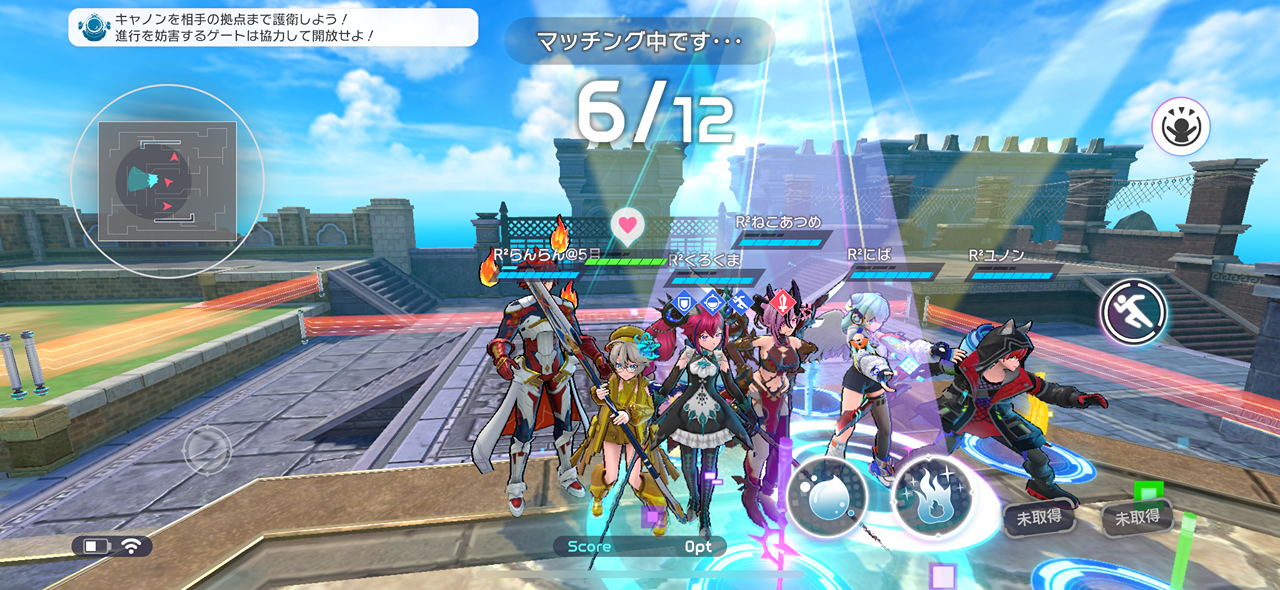Screen dimensions: 1280x590
Task: Open the emote button with the glowing figure
Action: [x=1180, y=127]
